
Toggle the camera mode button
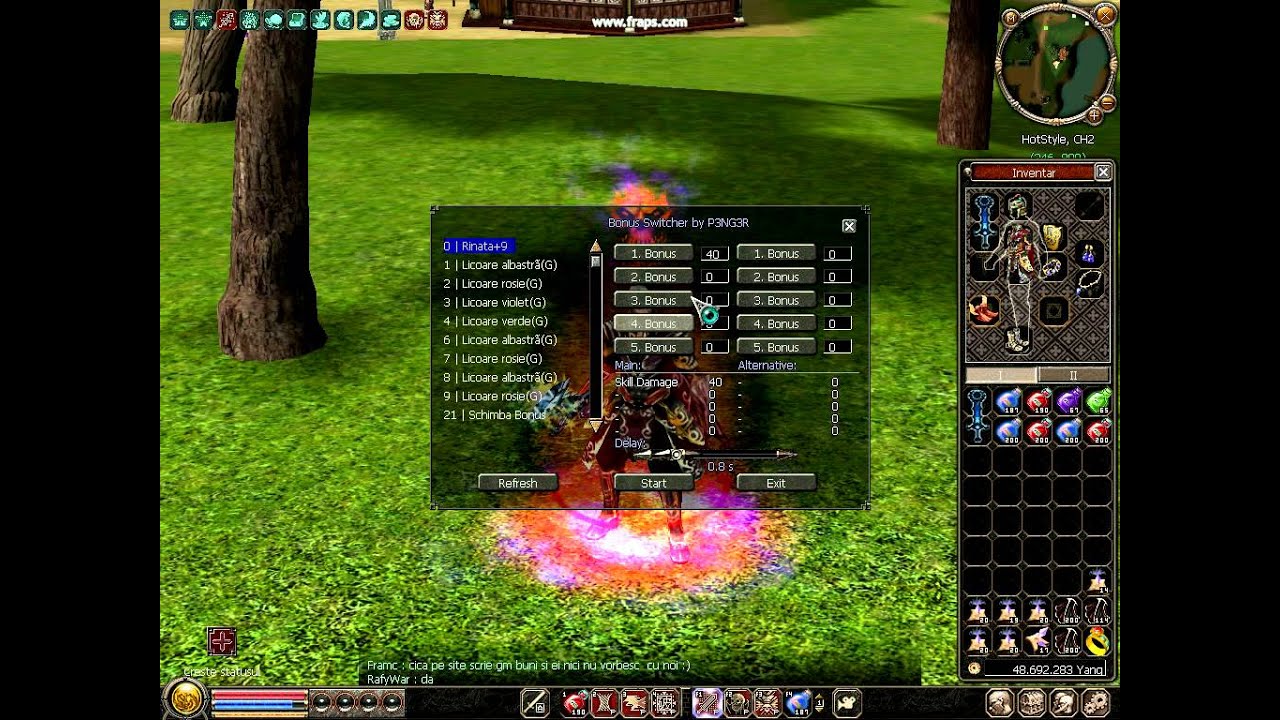[846, 703]
